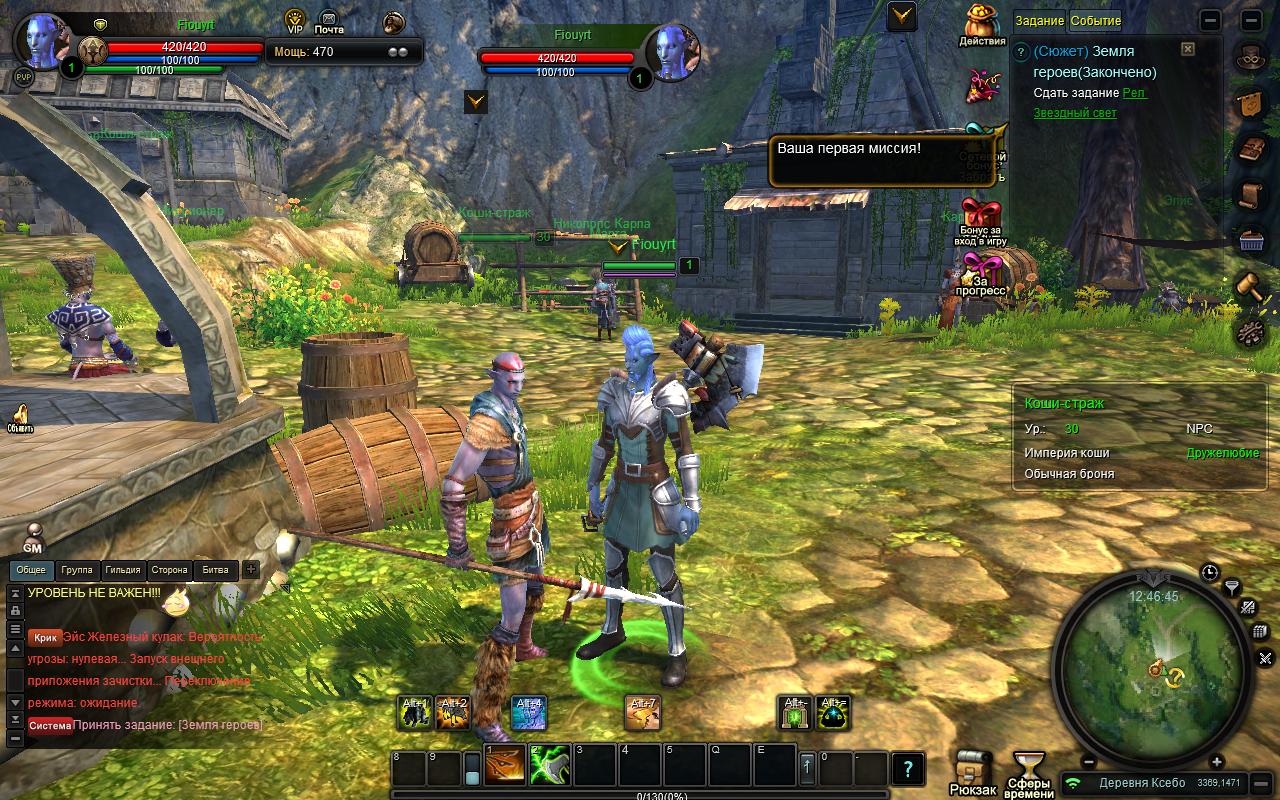This screenshot has width=1280, height=800.
Task: Activate the skill in hotbar slot 1
Action: (505, 765)
